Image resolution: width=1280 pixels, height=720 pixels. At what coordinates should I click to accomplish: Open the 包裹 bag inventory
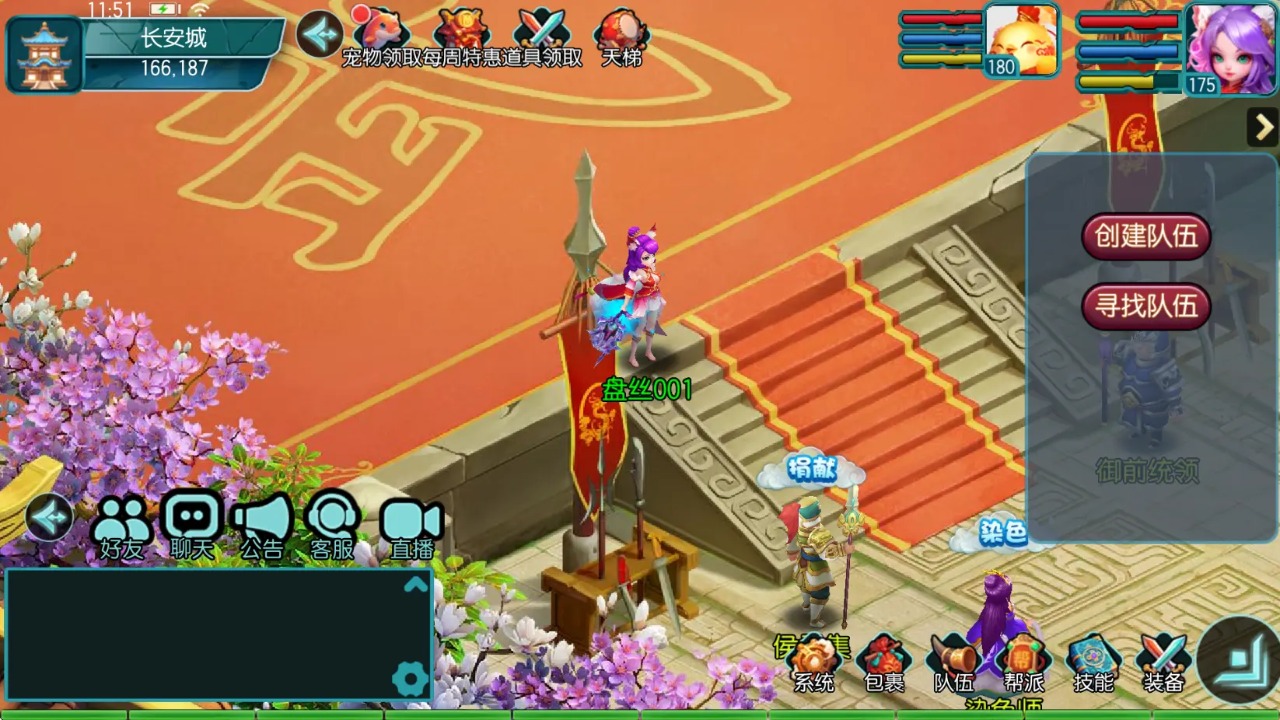tap(883, 662)
